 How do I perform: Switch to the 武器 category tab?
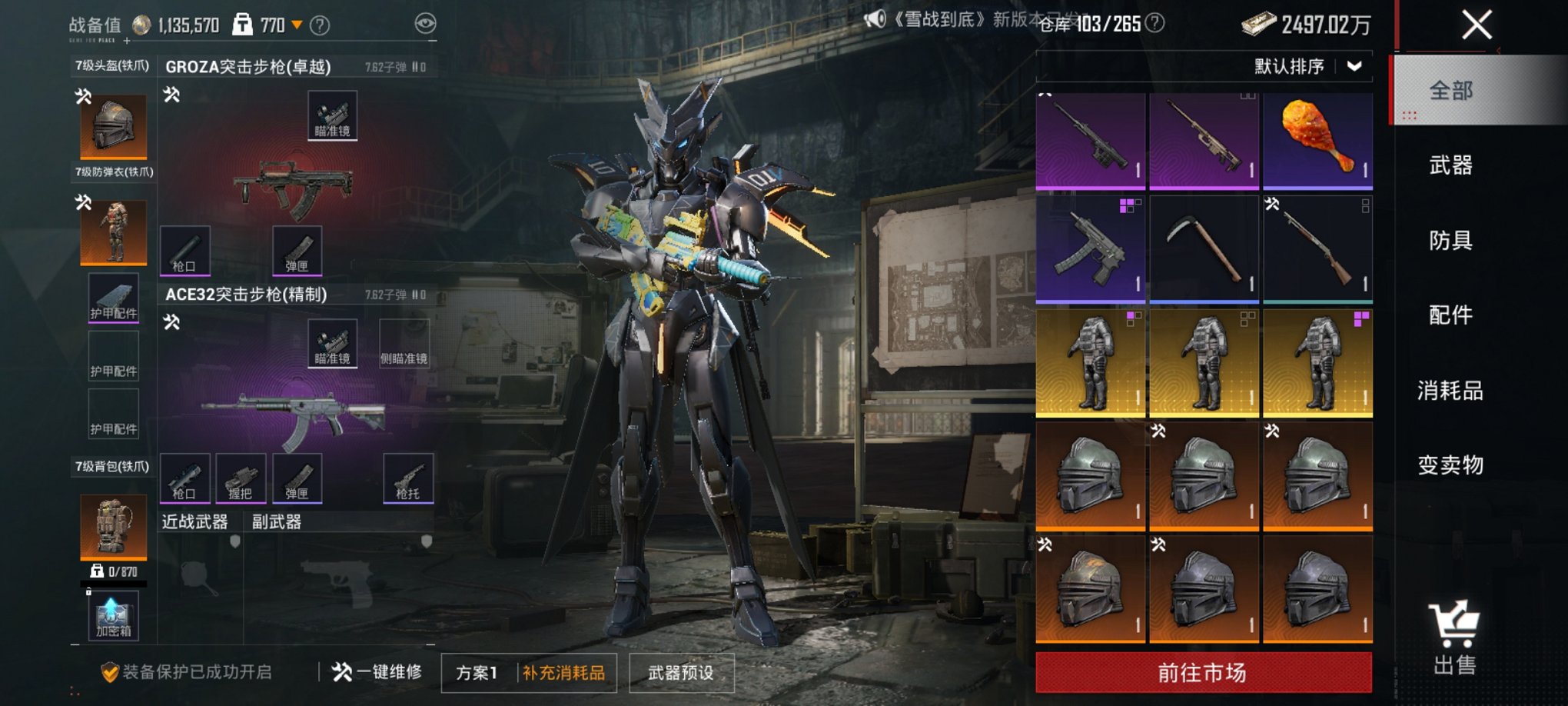(x=1450, y=165)
